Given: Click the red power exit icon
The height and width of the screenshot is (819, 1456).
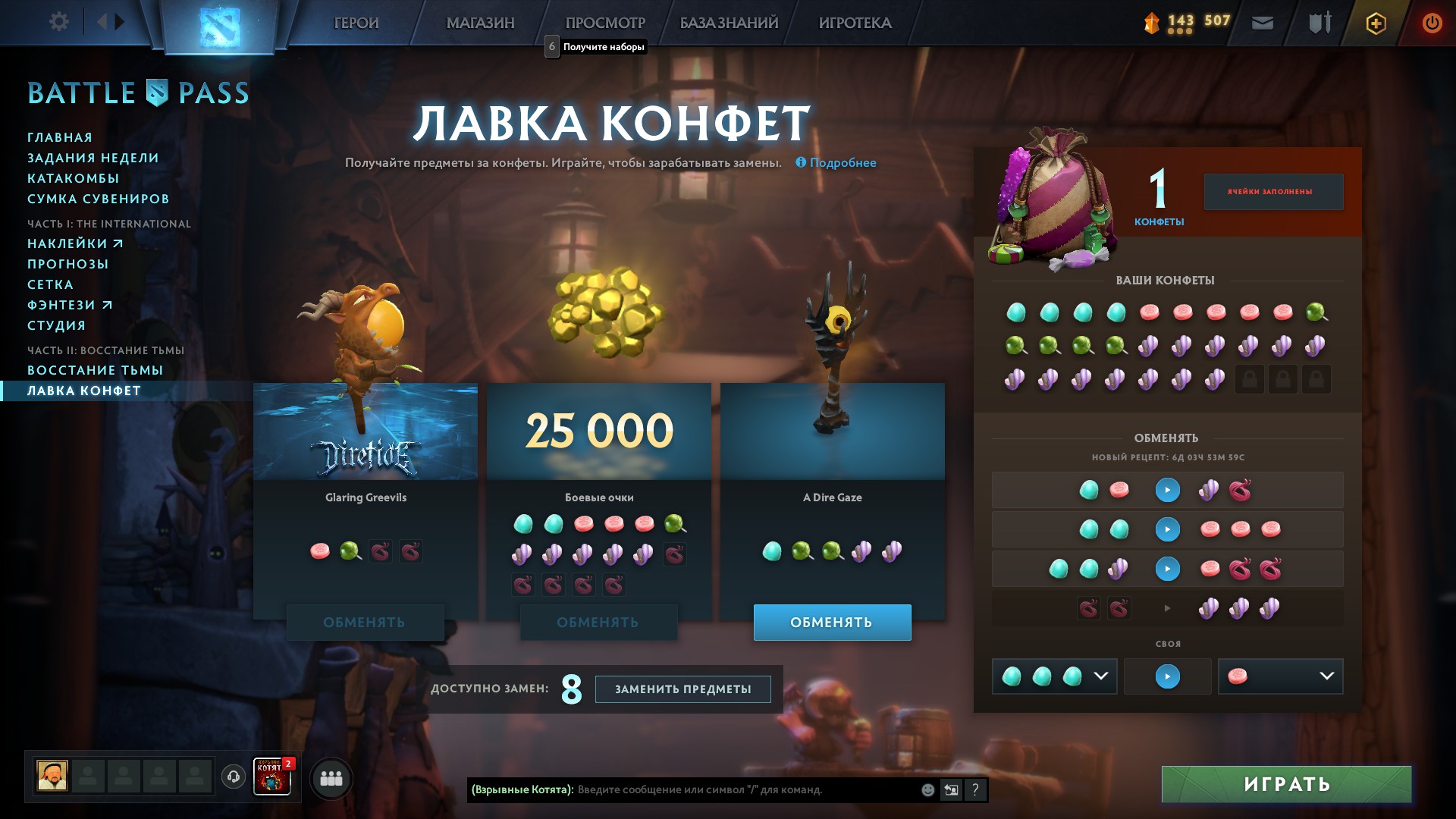Looking at the screenshot, I should click(1431, 23).
